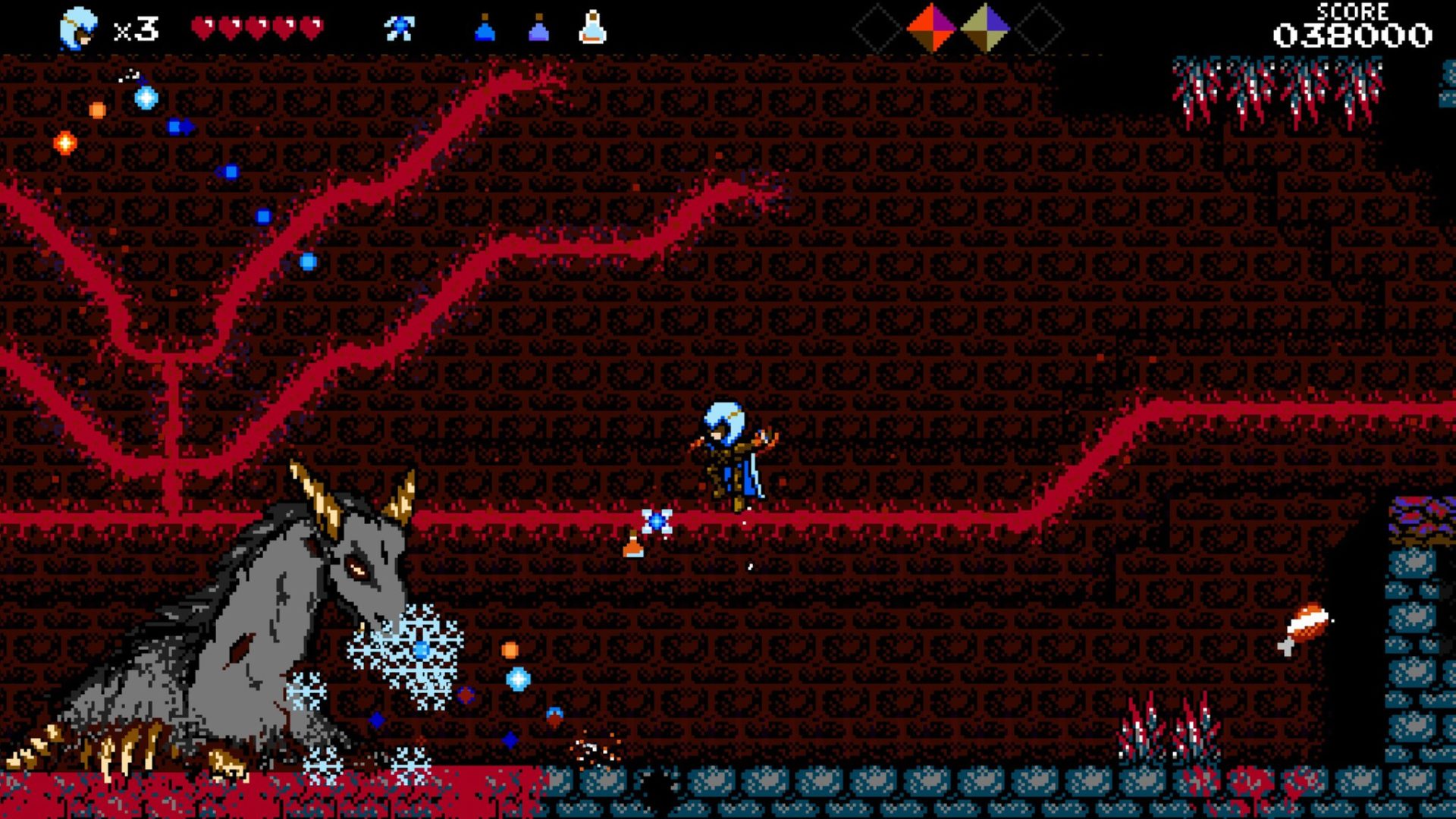Choose the dark blue potion

tap(485, 29)
